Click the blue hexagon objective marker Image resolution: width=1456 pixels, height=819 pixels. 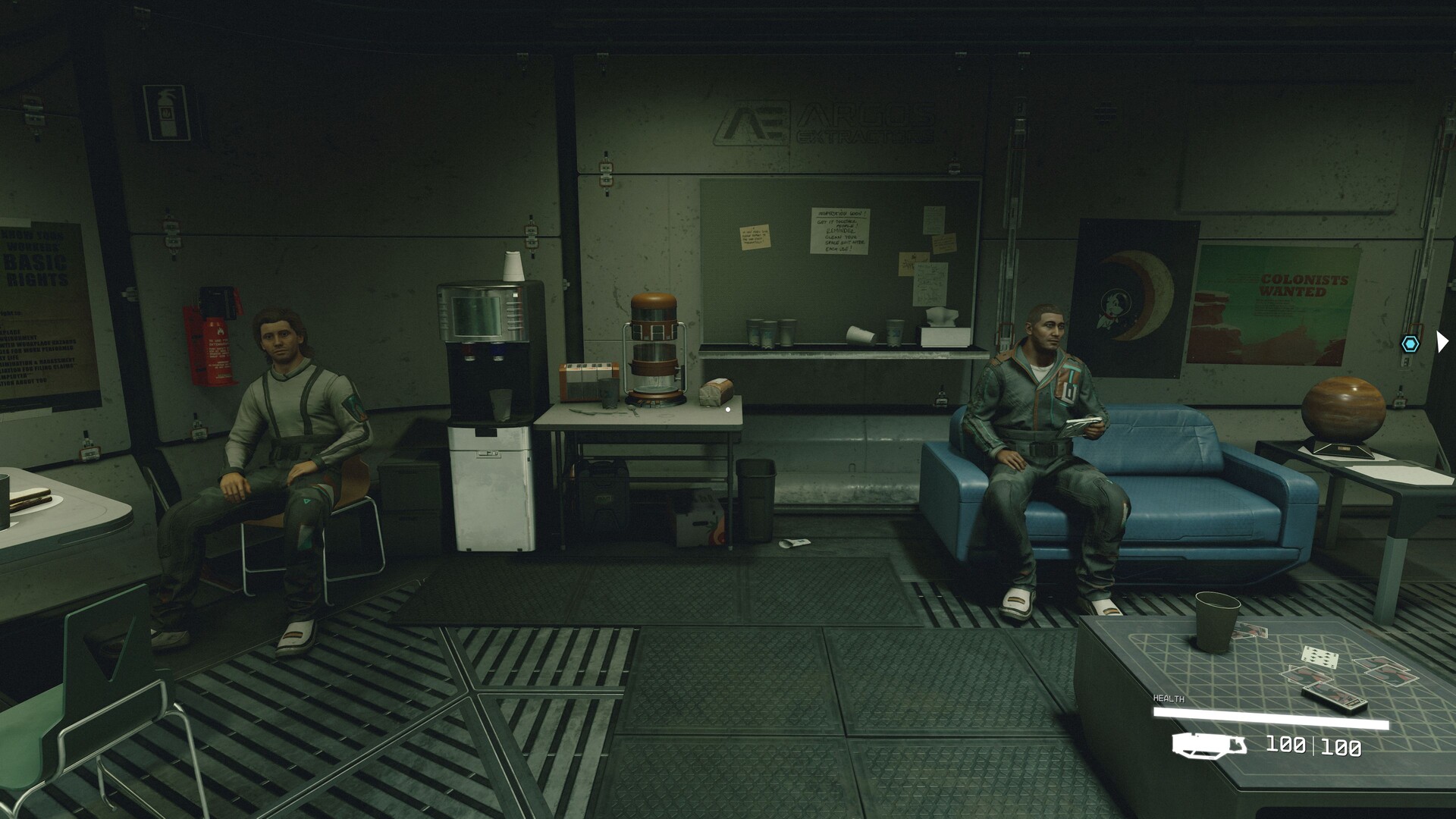pos(1410,344)
